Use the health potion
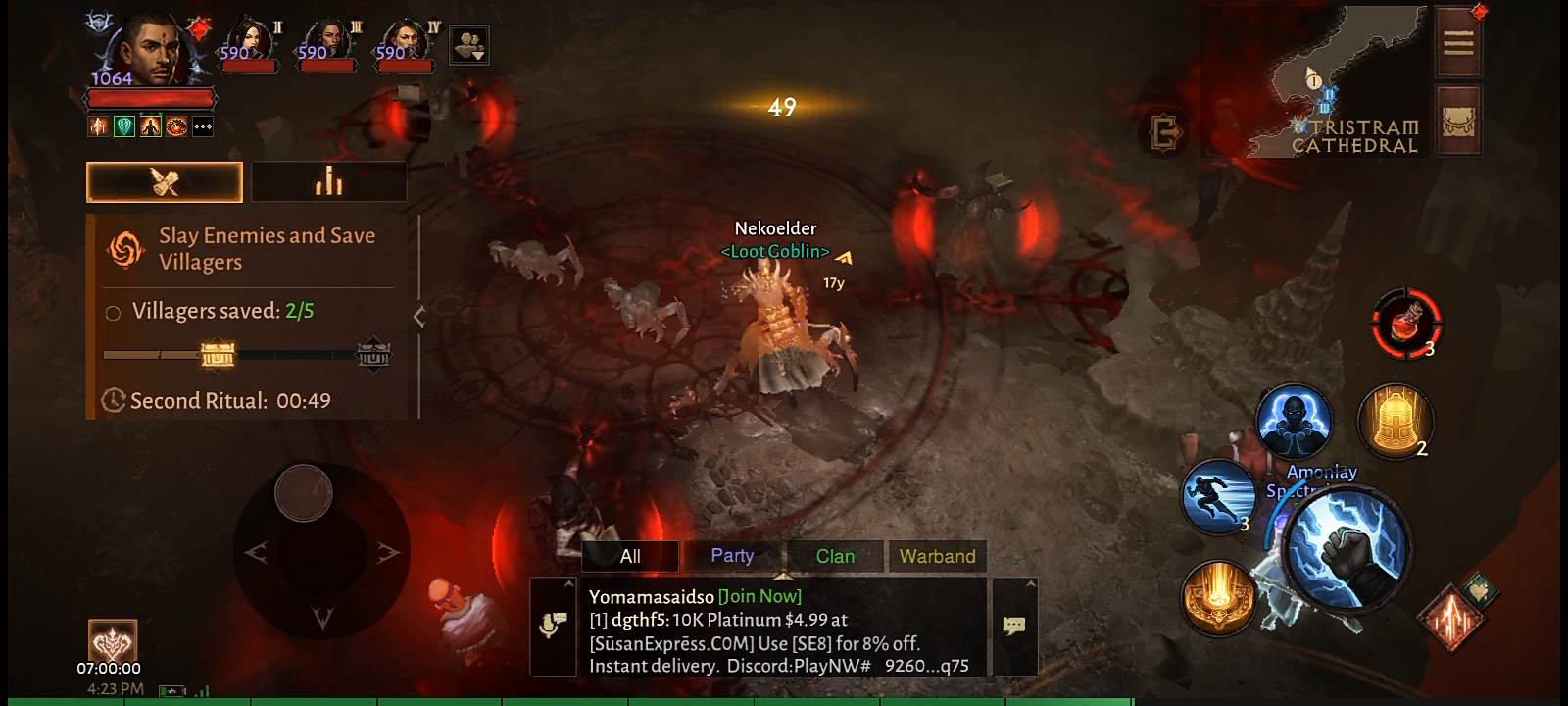The width and height of the screenshot is (1568, 706). click(x=1406, y=322)
